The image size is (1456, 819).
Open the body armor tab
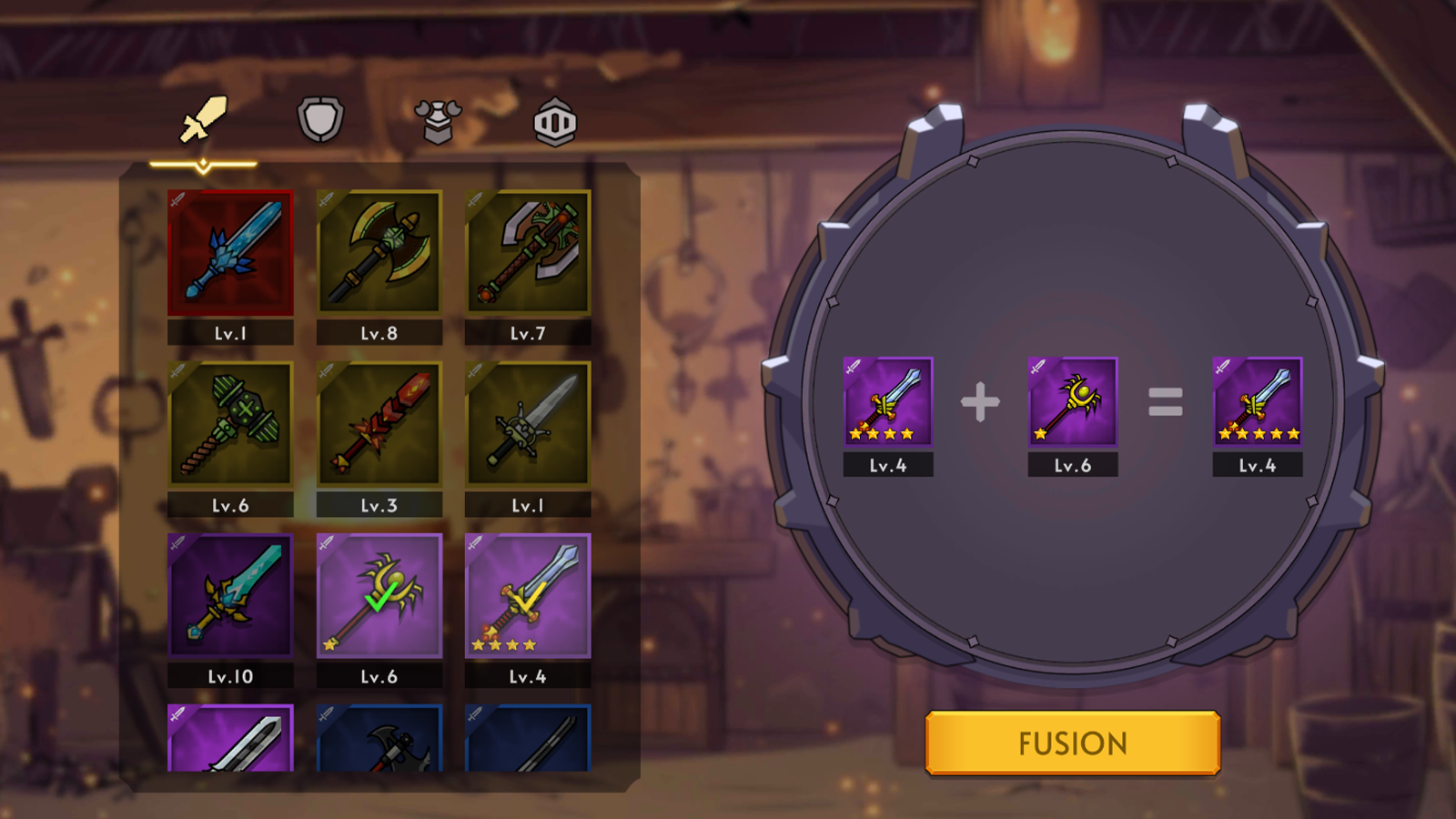pos(438,121)
